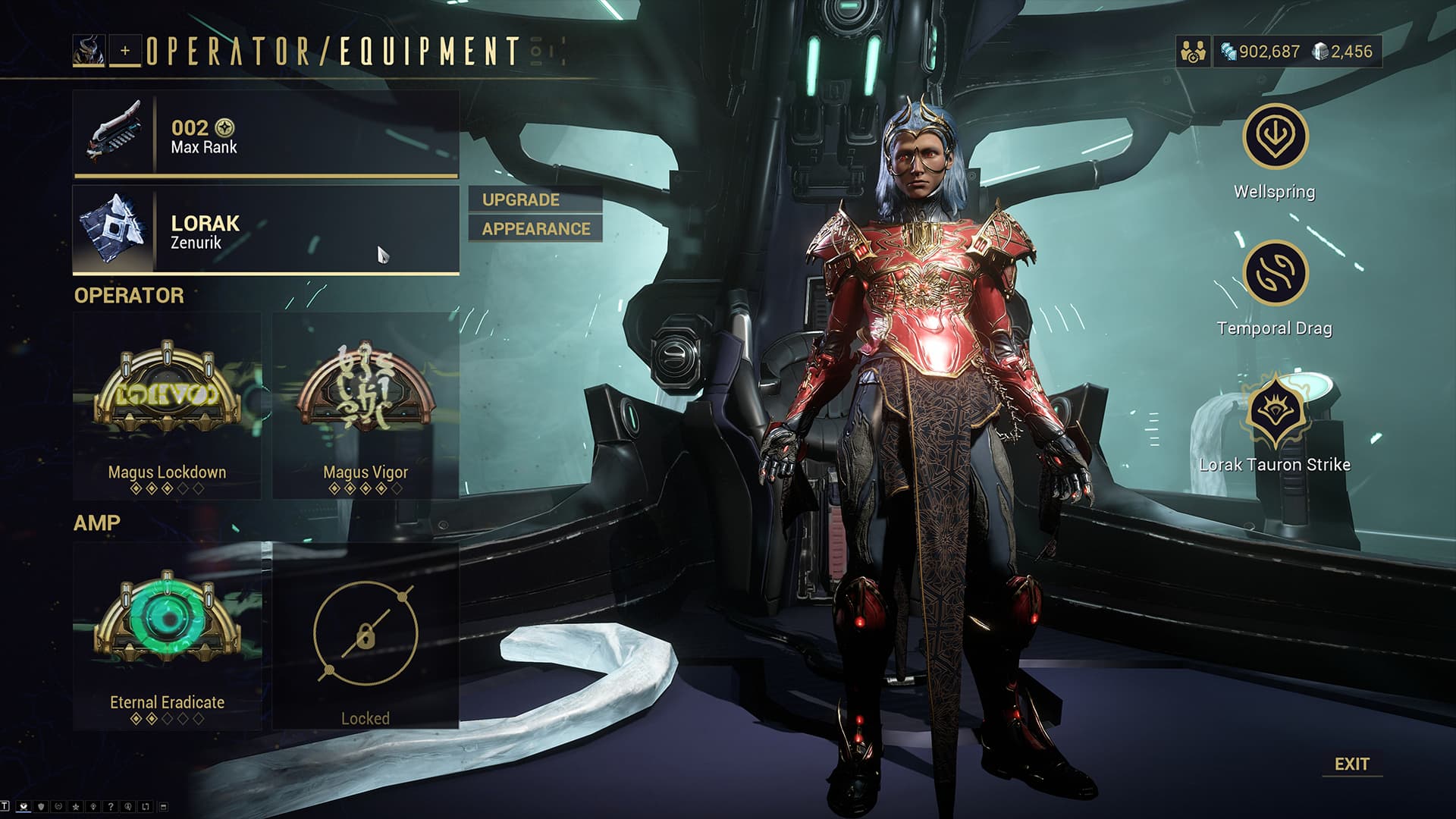
Task: Open the Eternal Eradicate amp arcane slot
Action: tap(167, 635)
